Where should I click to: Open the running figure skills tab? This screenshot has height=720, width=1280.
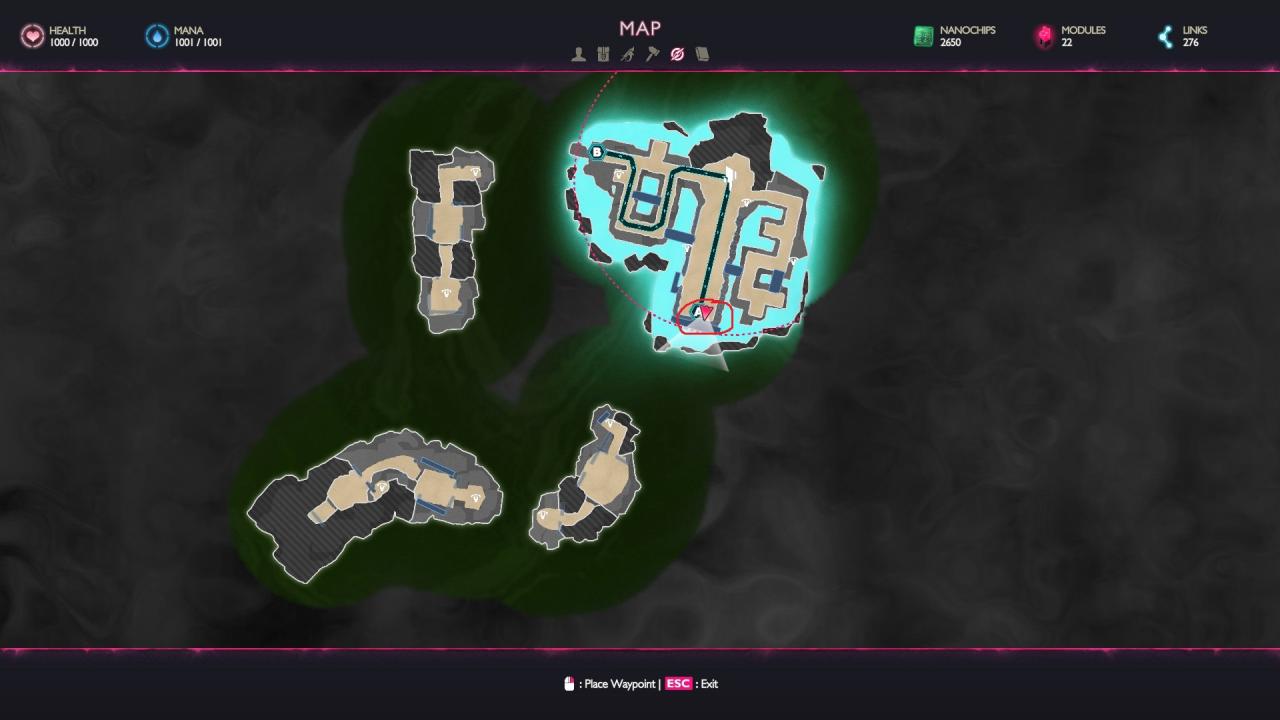[627, 55]
